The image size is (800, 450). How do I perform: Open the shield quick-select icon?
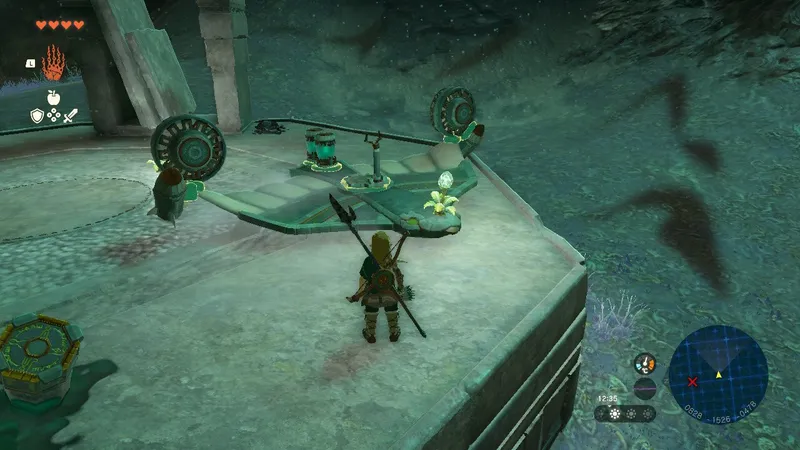(37, 116)
